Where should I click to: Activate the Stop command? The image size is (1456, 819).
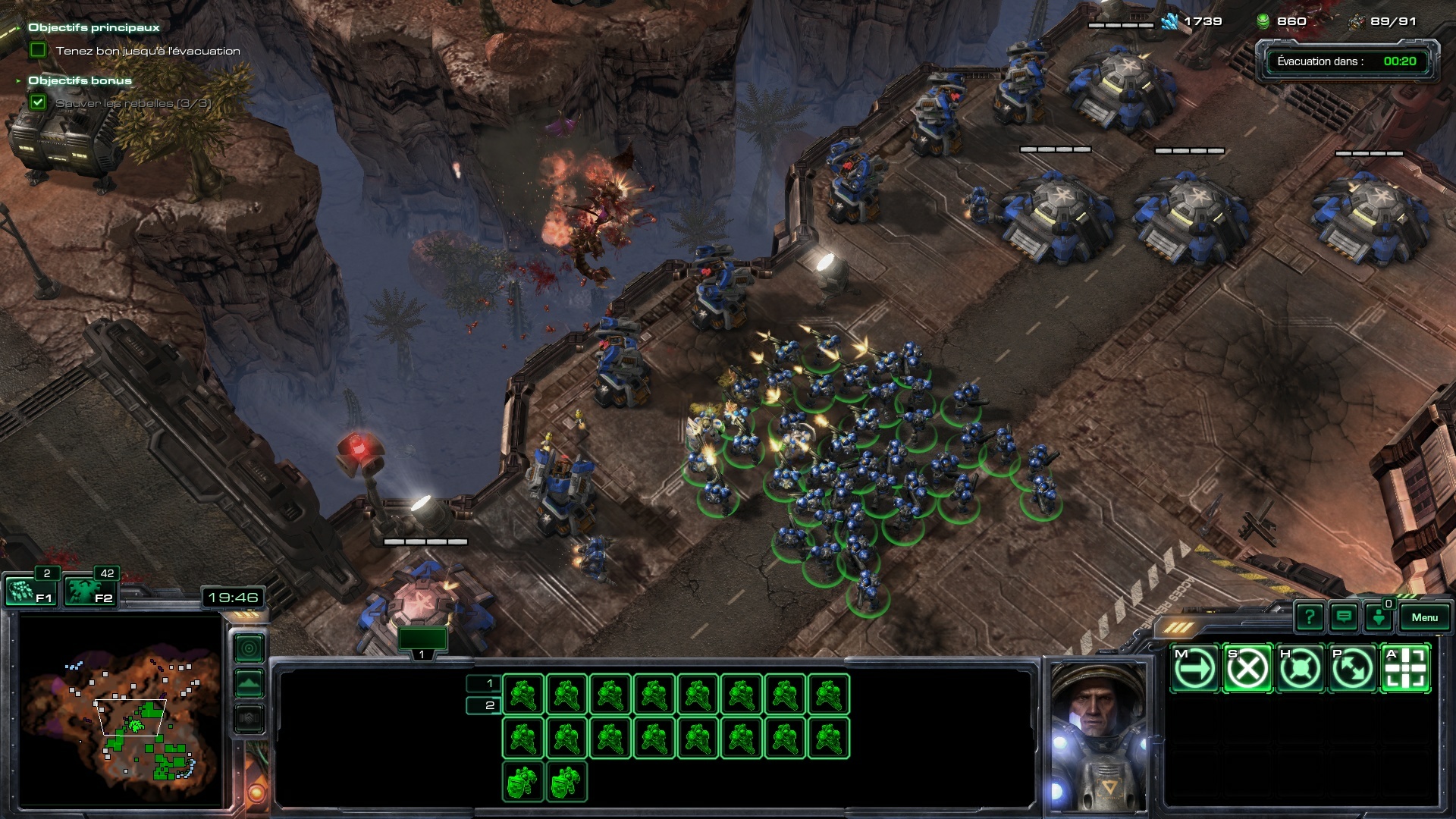pos(1247,669)
